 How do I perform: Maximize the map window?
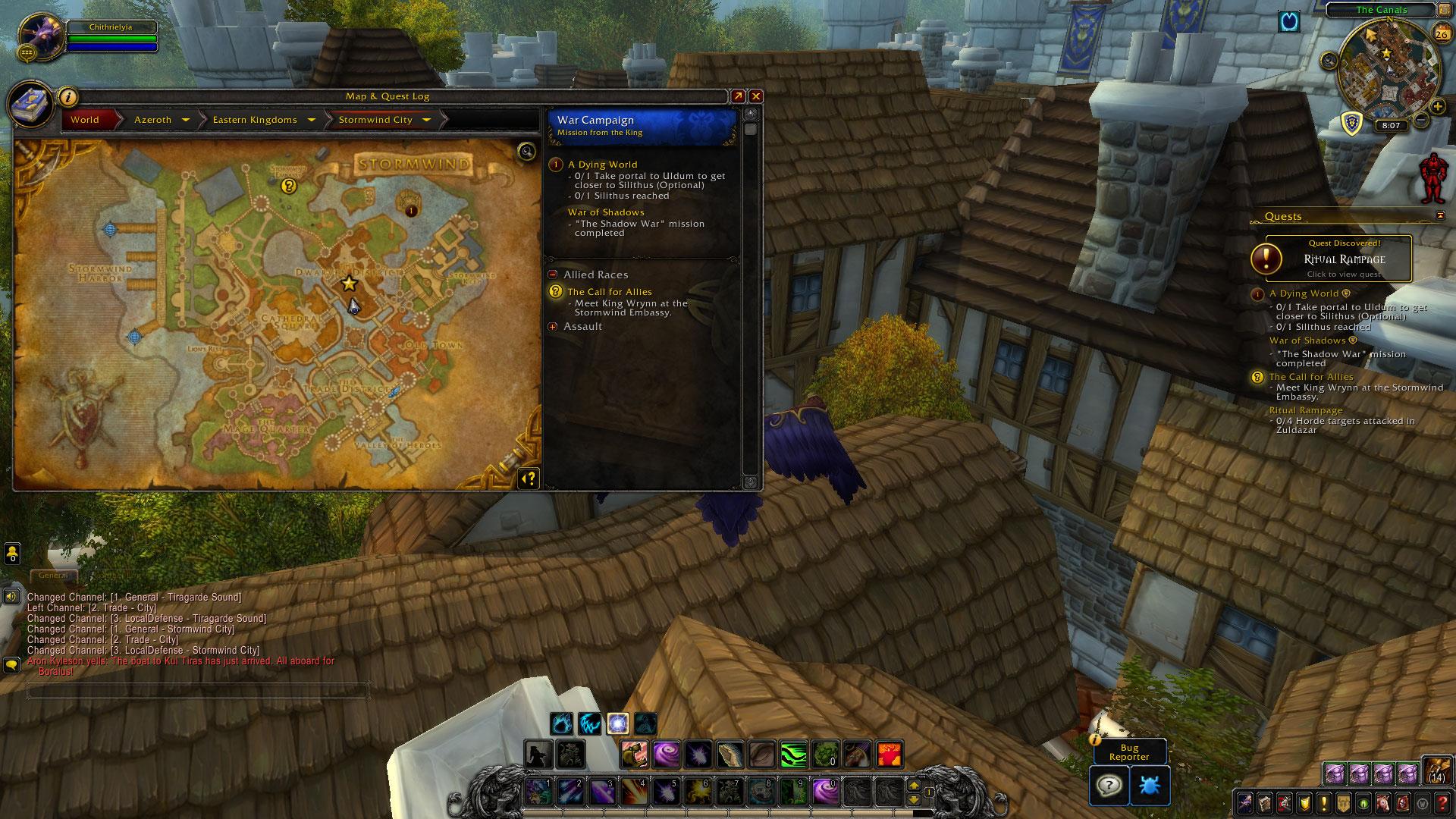click(x=737, y=96)
